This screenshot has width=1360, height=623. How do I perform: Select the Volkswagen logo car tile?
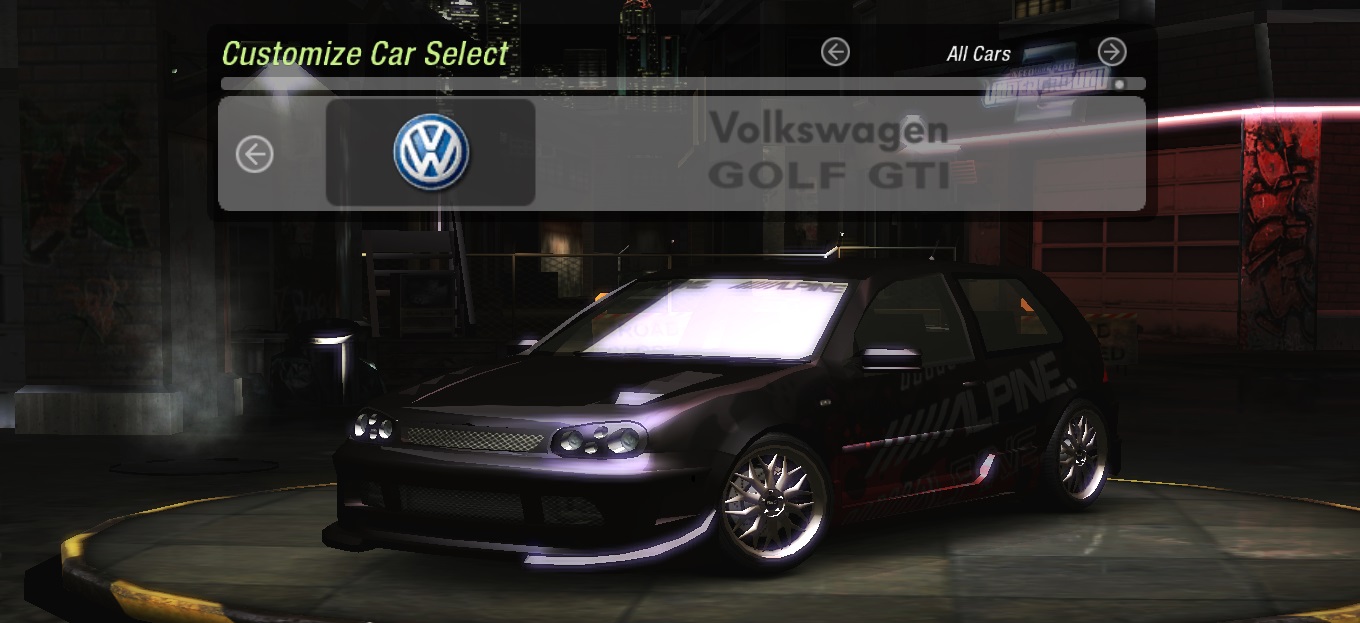click(x=431, y=152)
